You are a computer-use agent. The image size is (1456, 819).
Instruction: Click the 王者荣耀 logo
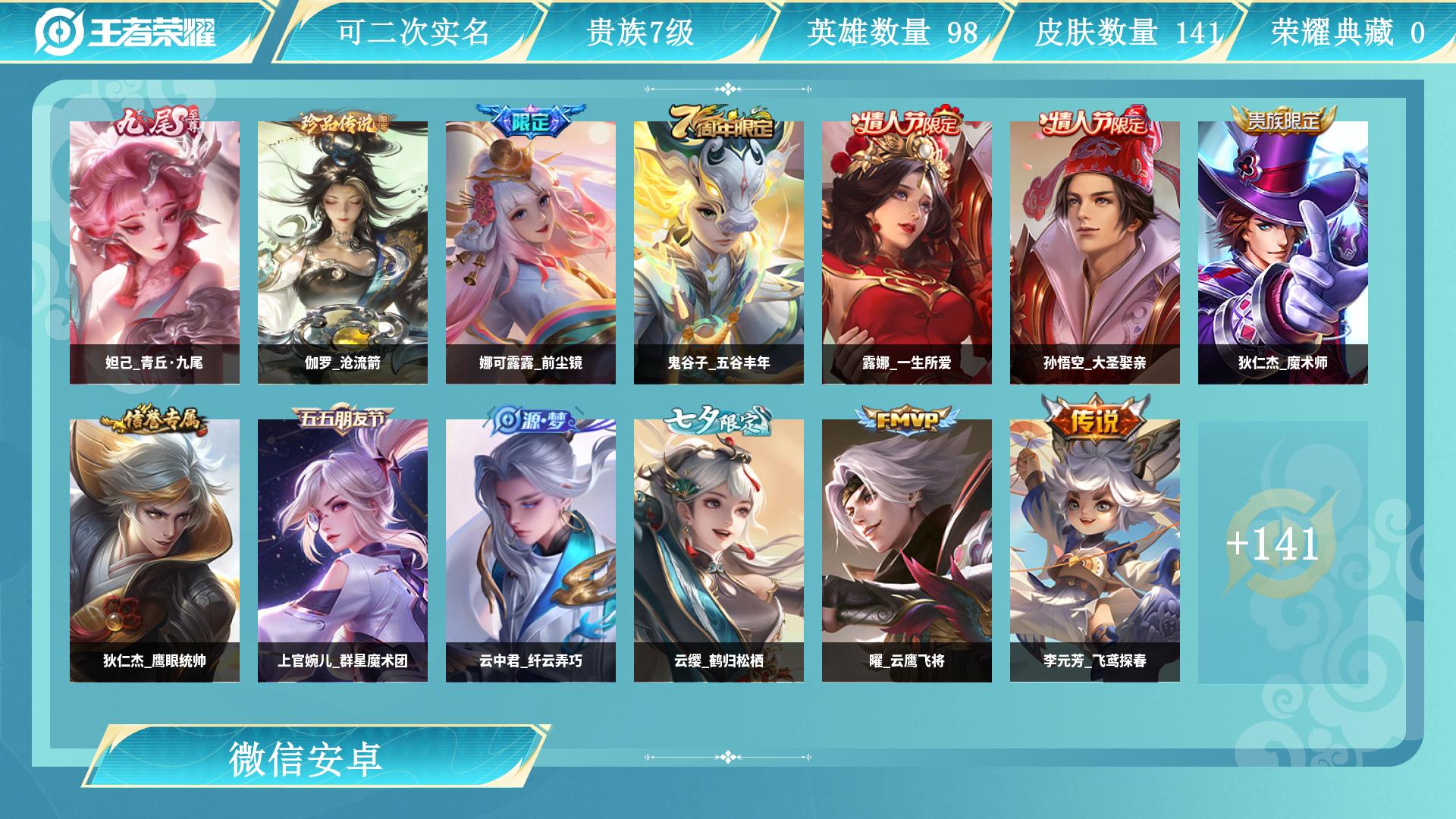[126, 32]
